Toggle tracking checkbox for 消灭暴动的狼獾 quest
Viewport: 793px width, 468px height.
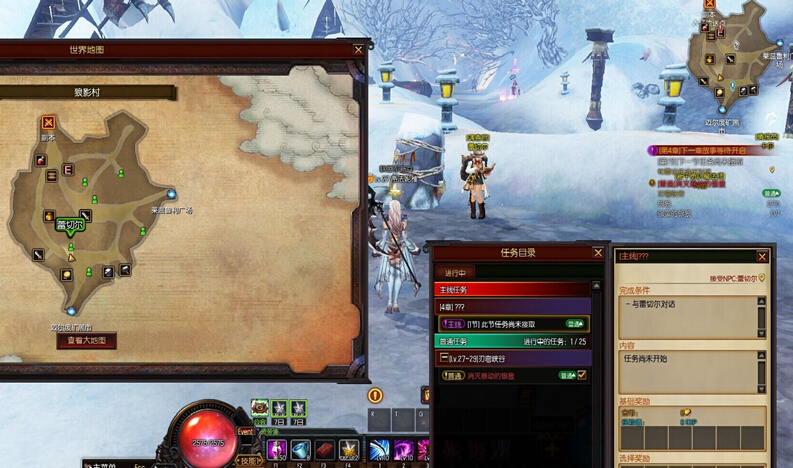tap(582, 375)
